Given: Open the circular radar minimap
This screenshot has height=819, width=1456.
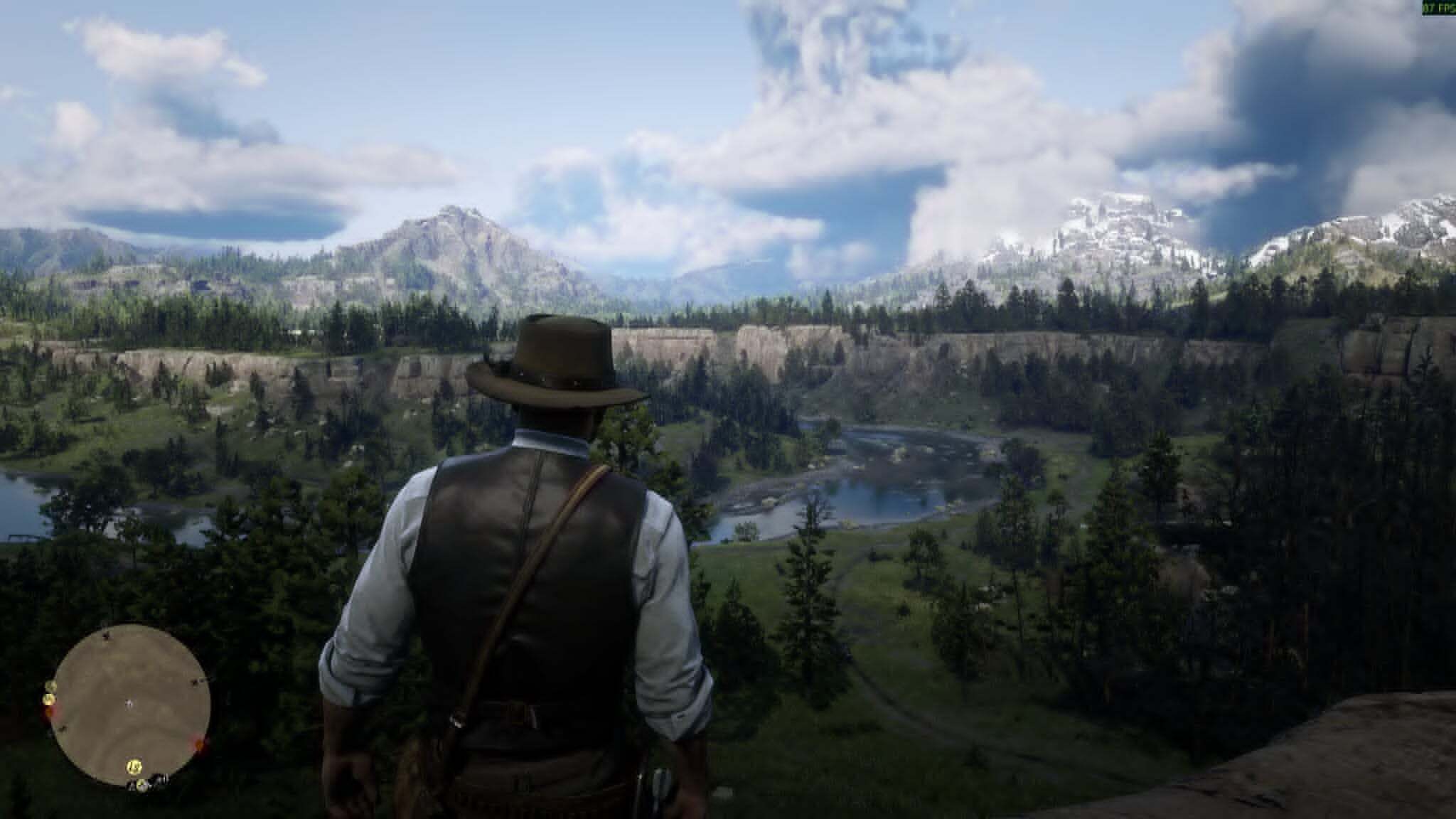Looking at the screenshot, I should tap(132, 704).
